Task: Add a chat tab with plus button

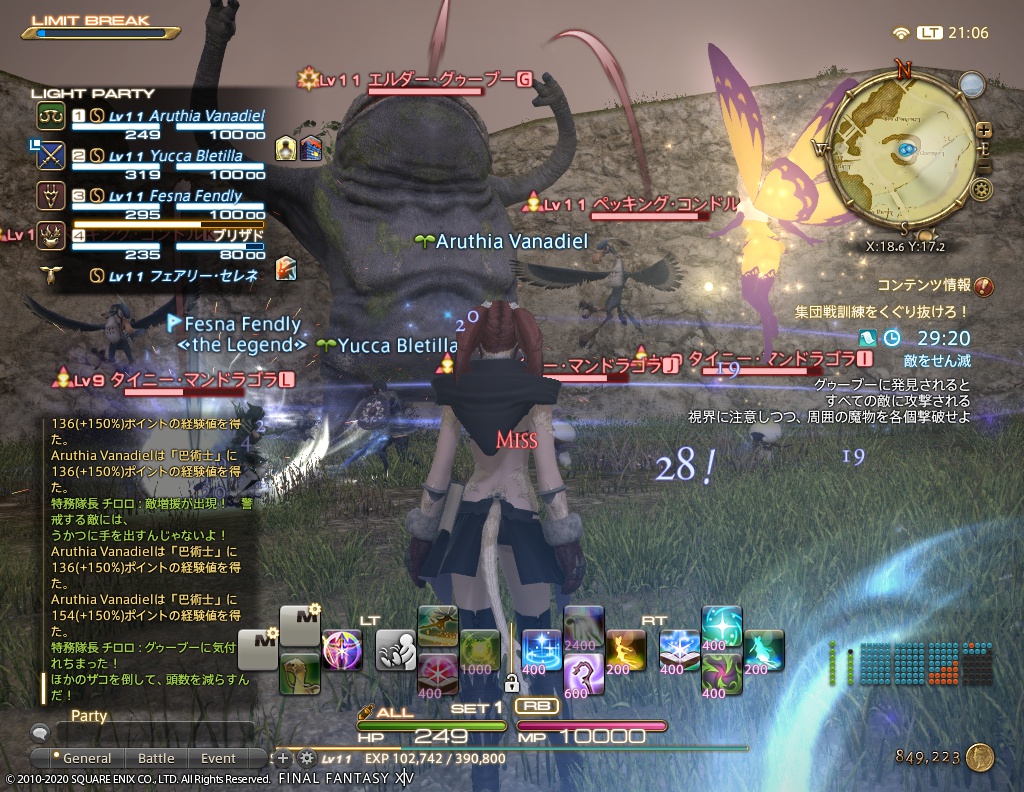Action: (283, 758)
